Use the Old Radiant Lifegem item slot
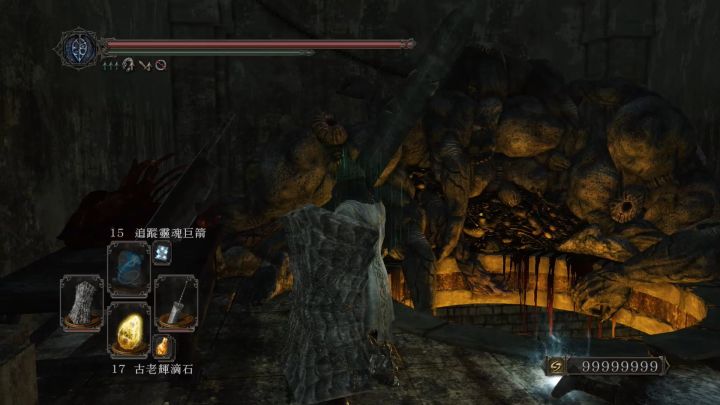 pyautogui.click(x=129, y=331)
